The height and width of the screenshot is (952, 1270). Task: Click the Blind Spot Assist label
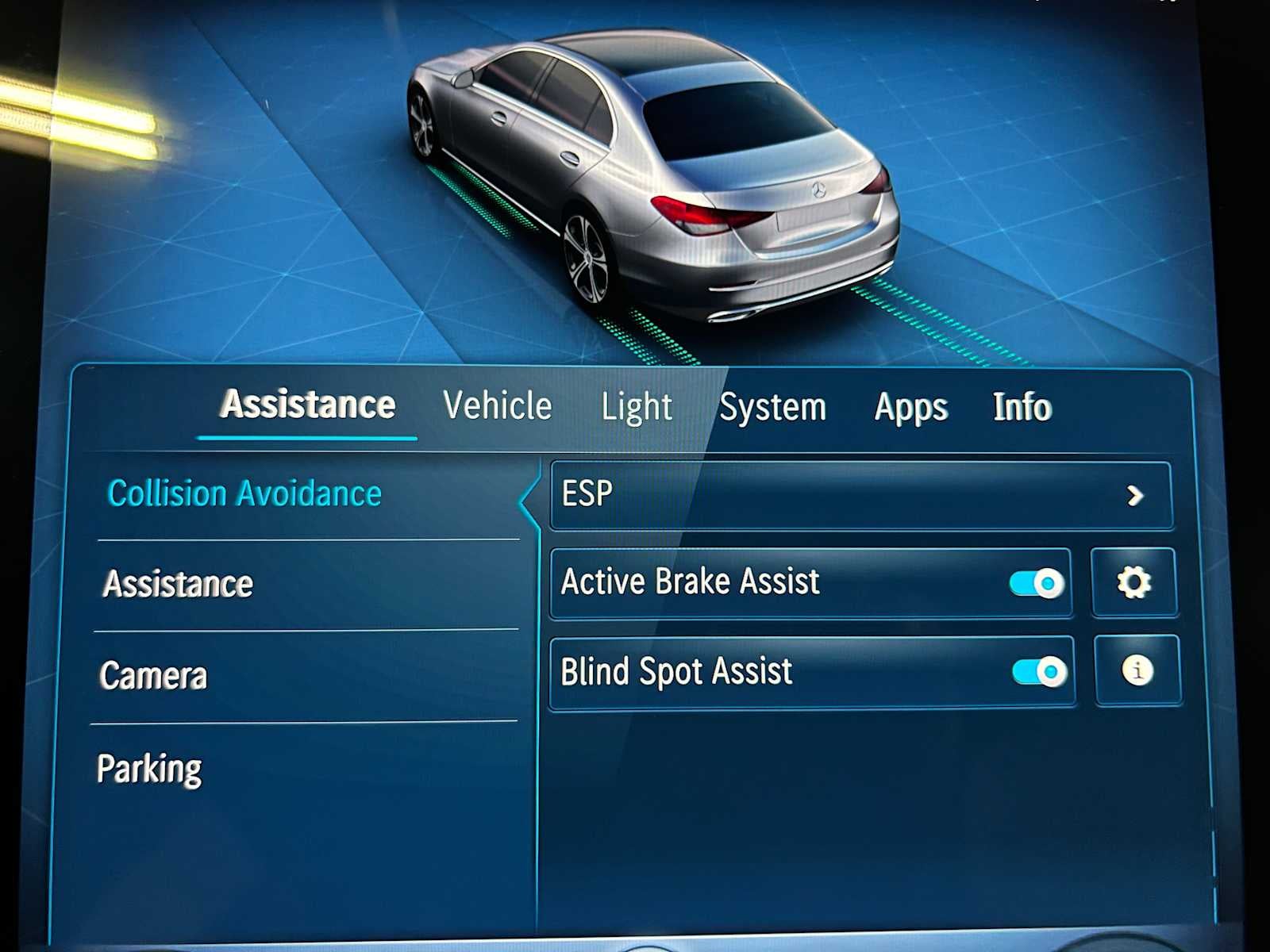675,670
